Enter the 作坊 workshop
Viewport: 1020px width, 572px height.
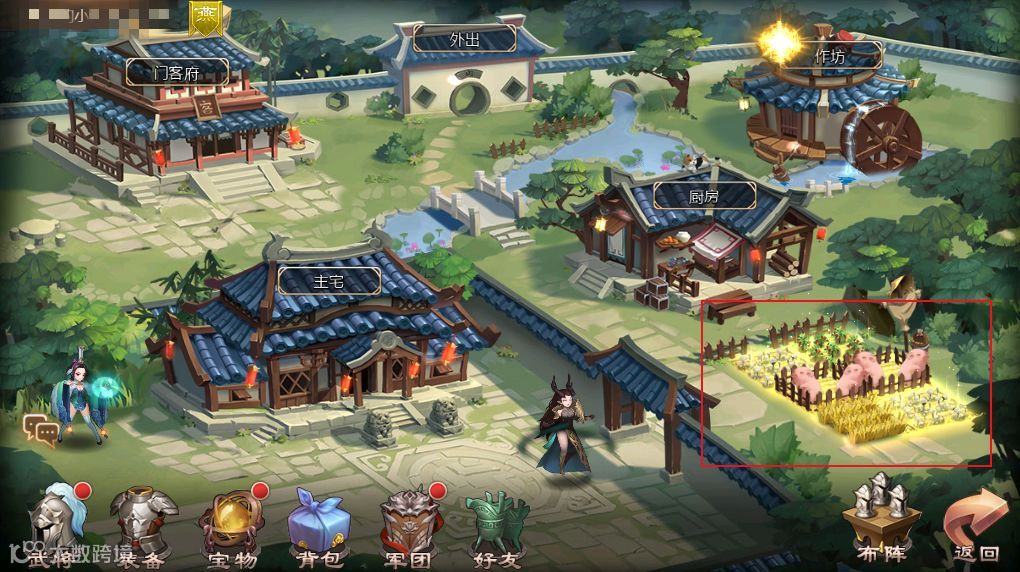pyautogui.click(x=829, y=56)
